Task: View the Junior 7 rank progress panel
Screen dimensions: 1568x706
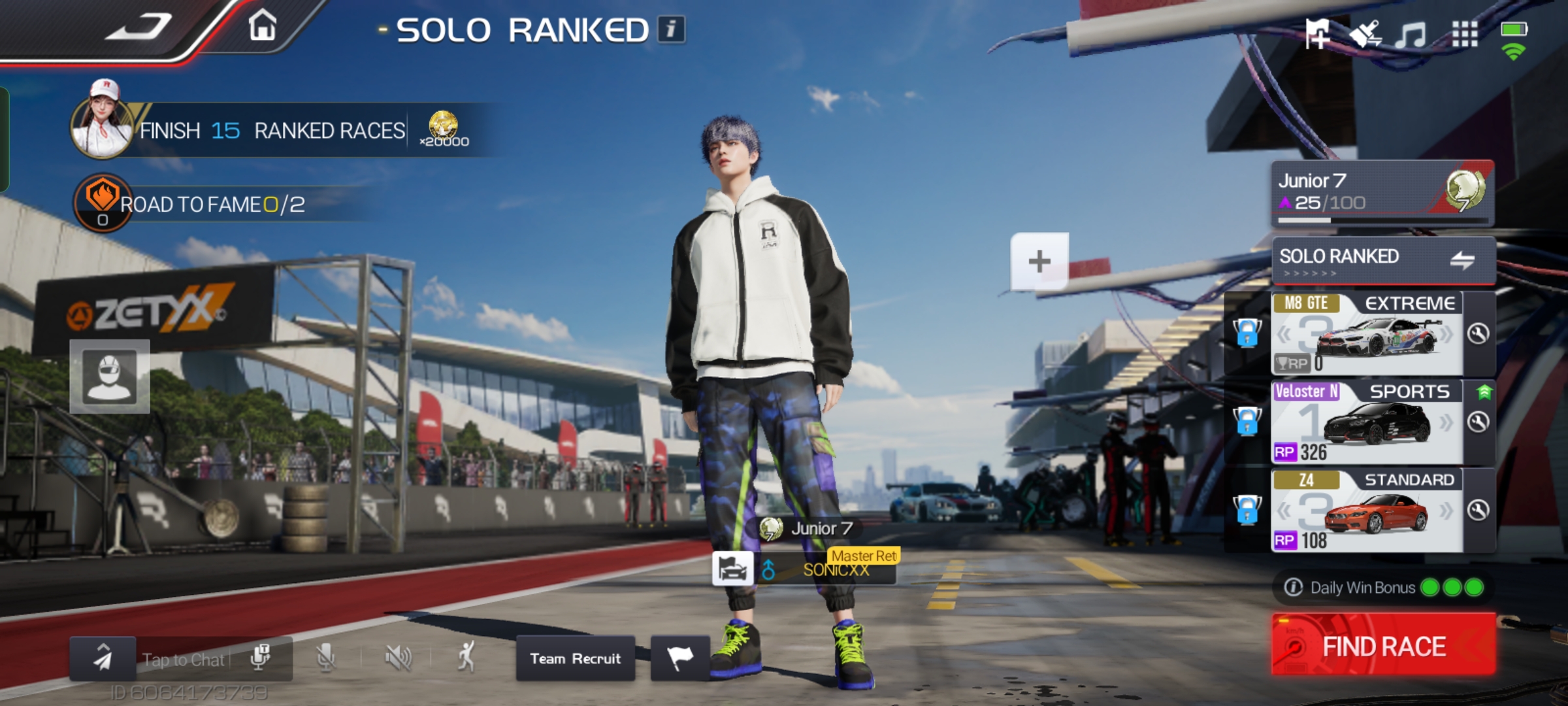Action: tap(1382, 192)
